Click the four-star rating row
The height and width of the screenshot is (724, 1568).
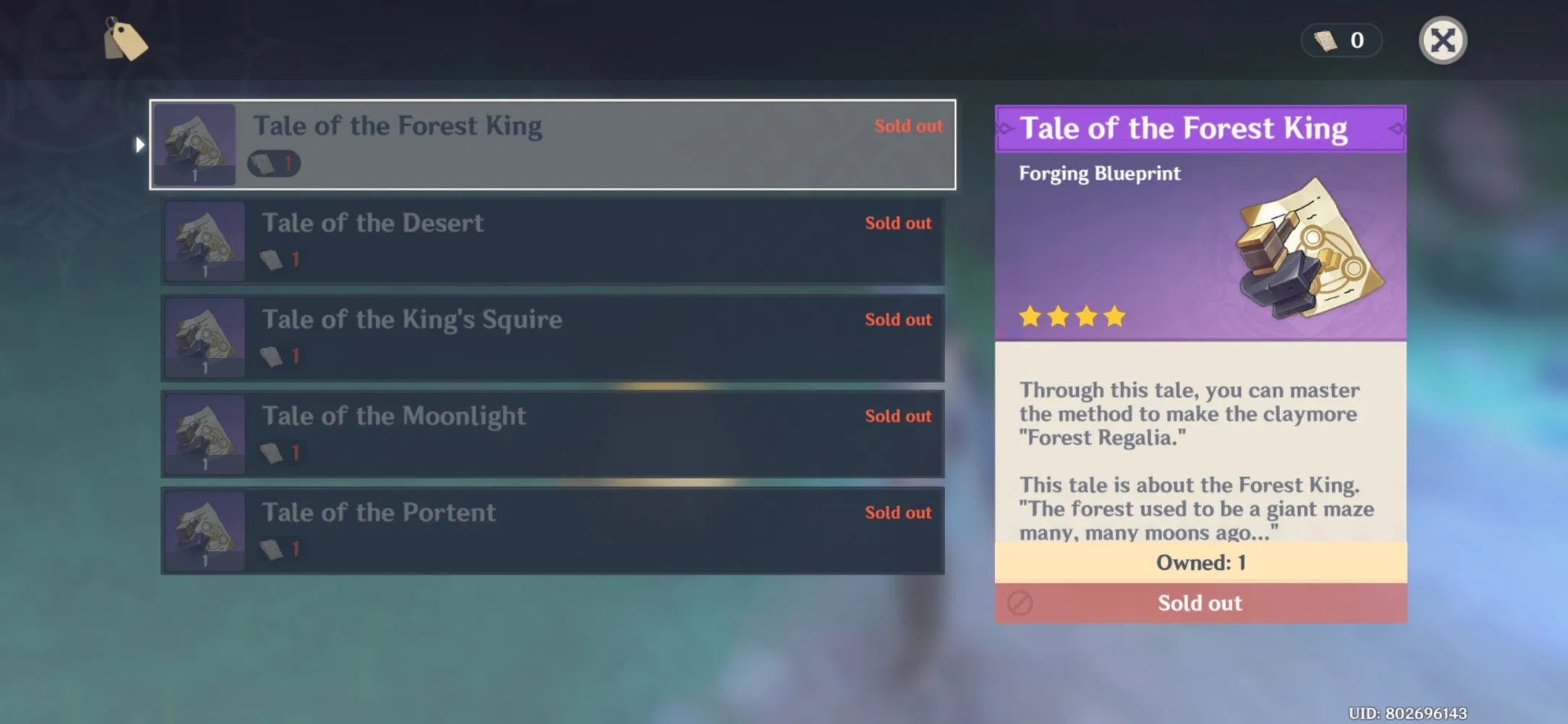pos(1072,316)
